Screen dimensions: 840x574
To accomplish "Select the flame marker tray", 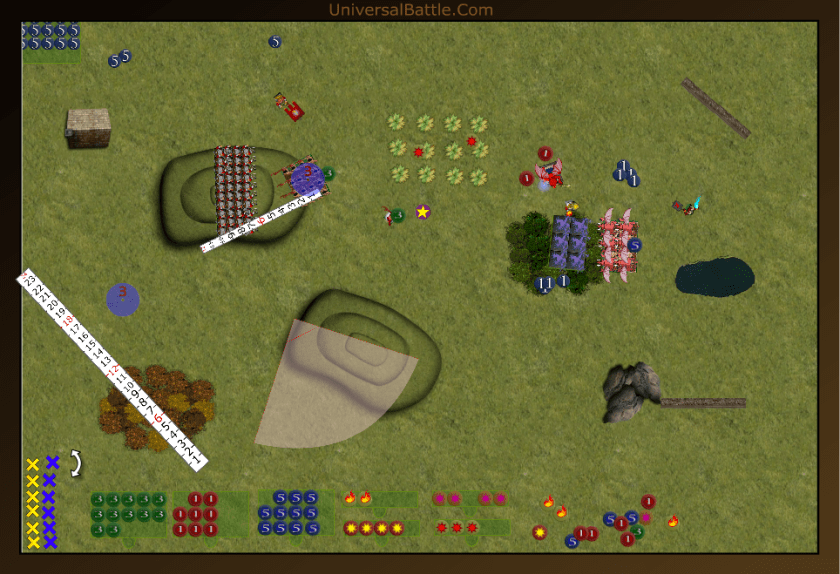I will (379, 498).
